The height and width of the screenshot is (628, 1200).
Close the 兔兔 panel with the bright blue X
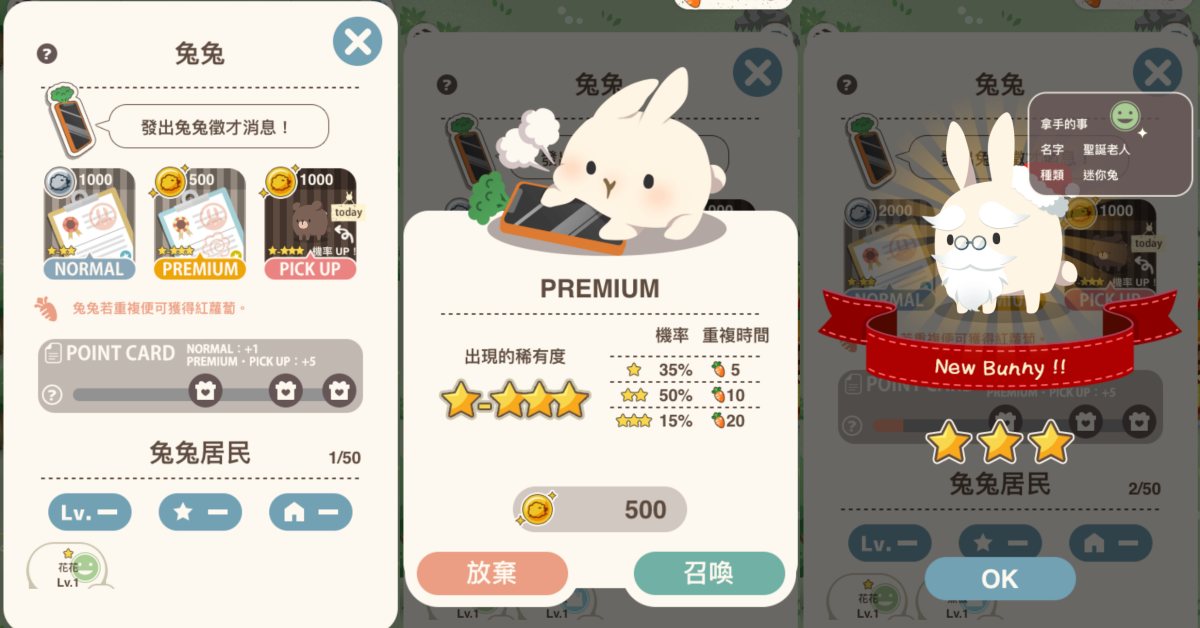point(357,42)
